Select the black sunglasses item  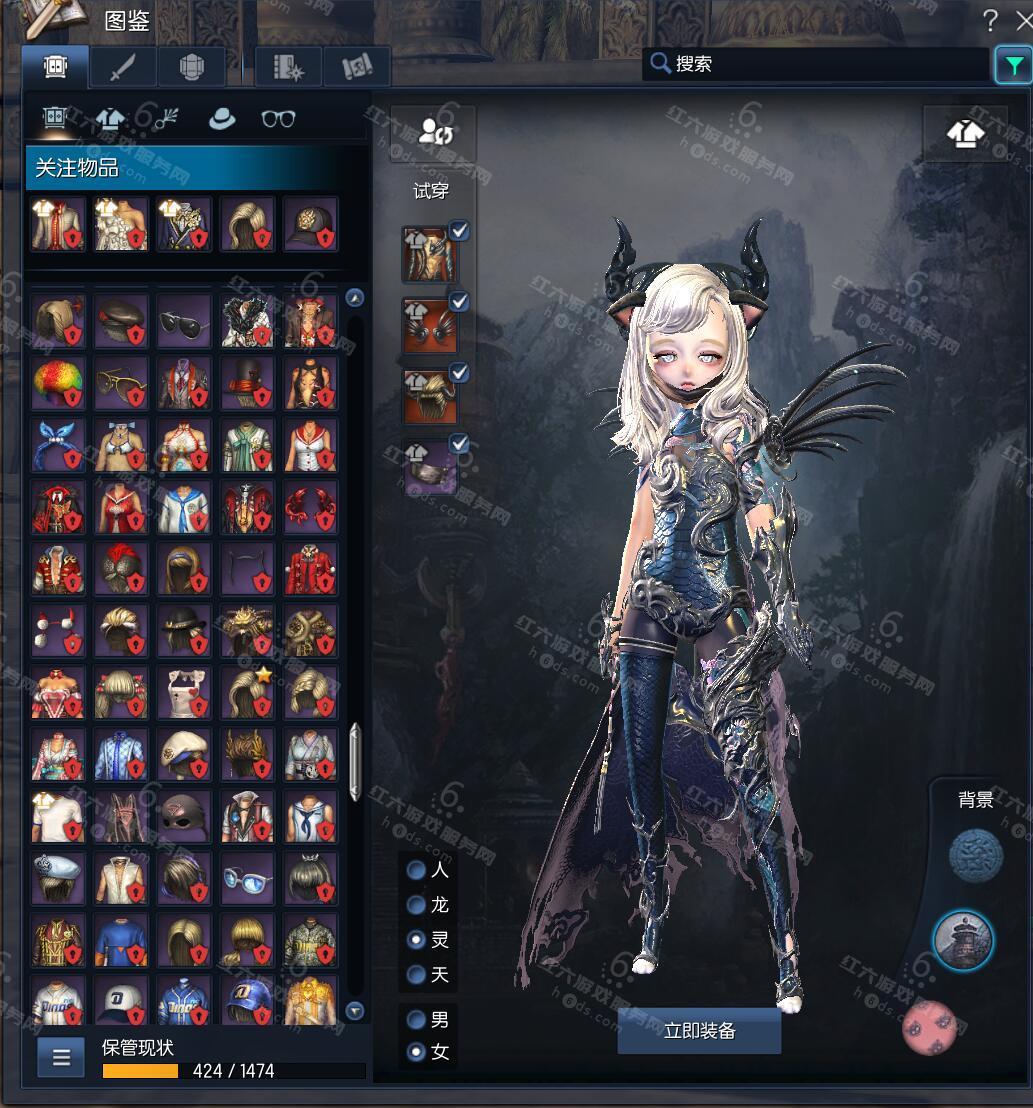(184, 320)
